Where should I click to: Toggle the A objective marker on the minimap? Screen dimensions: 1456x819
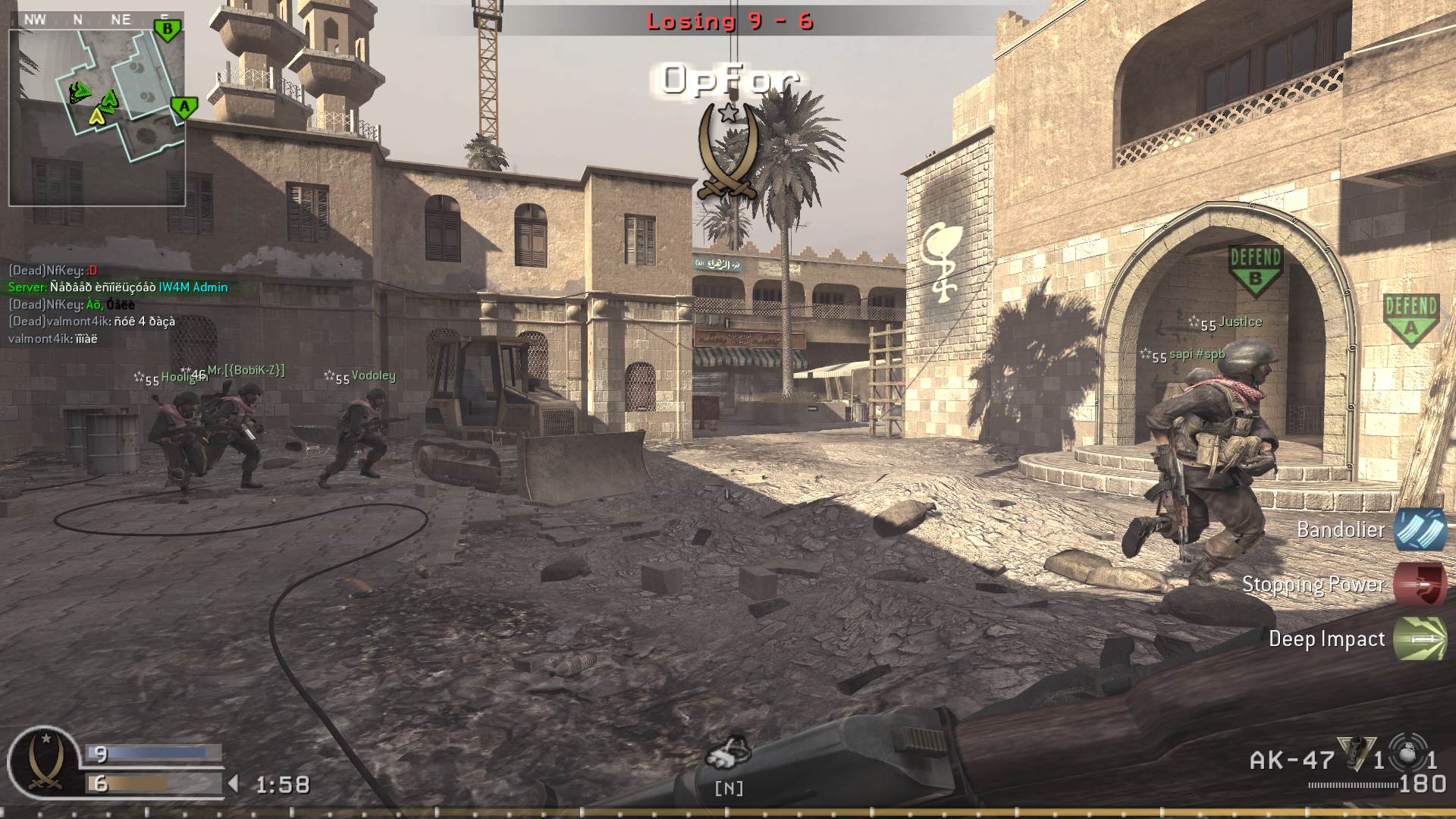(184, 106)
